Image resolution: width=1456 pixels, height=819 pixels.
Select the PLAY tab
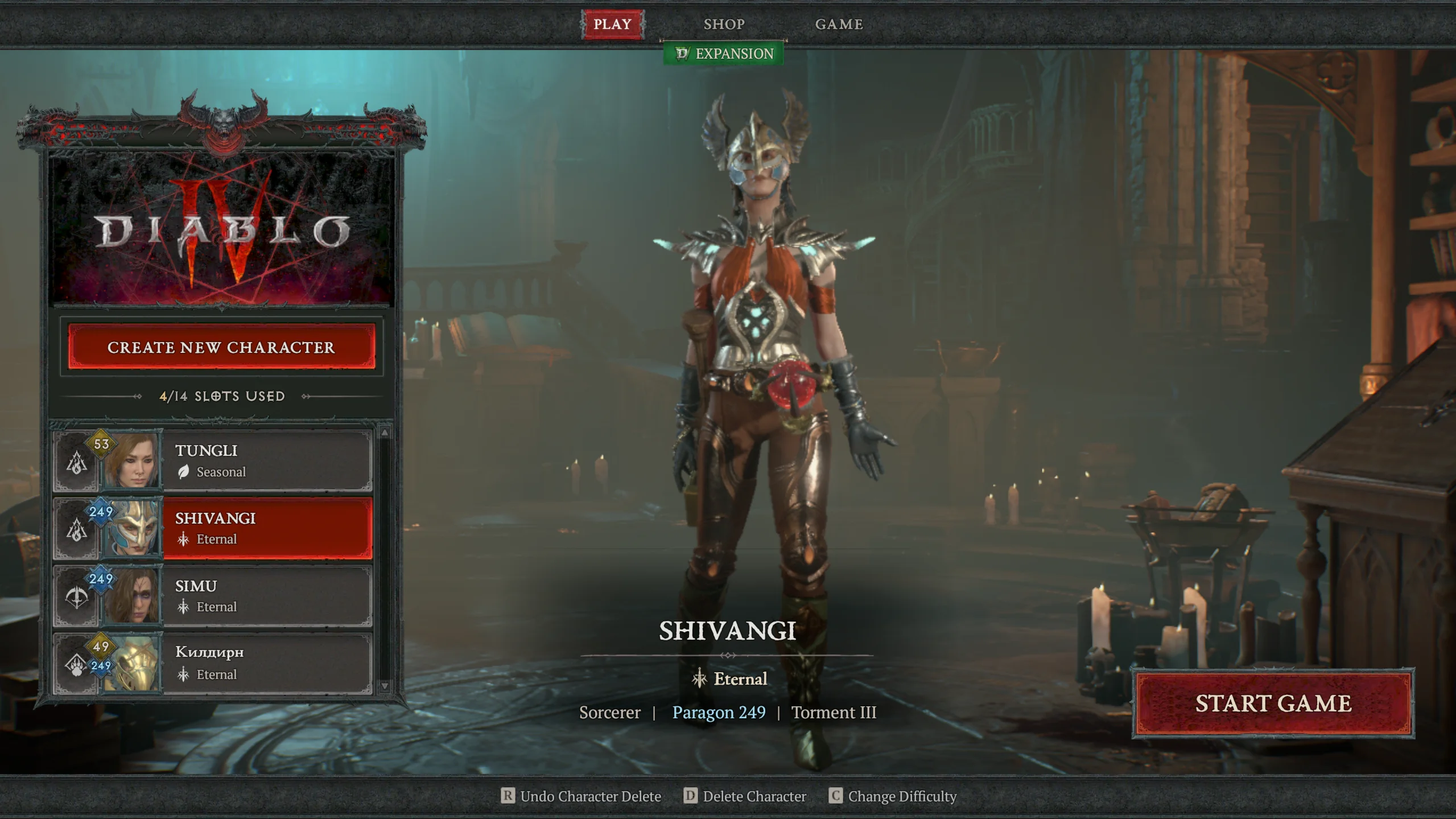point(612,24)
